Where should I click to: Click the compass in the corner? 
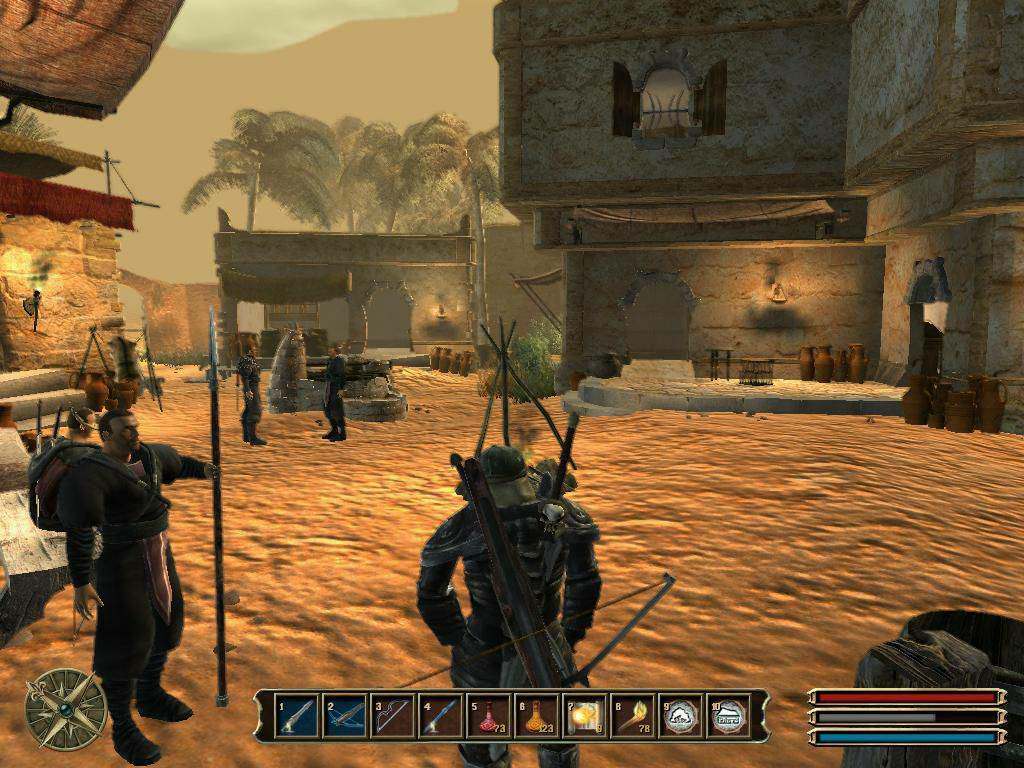tap(66, 708)
